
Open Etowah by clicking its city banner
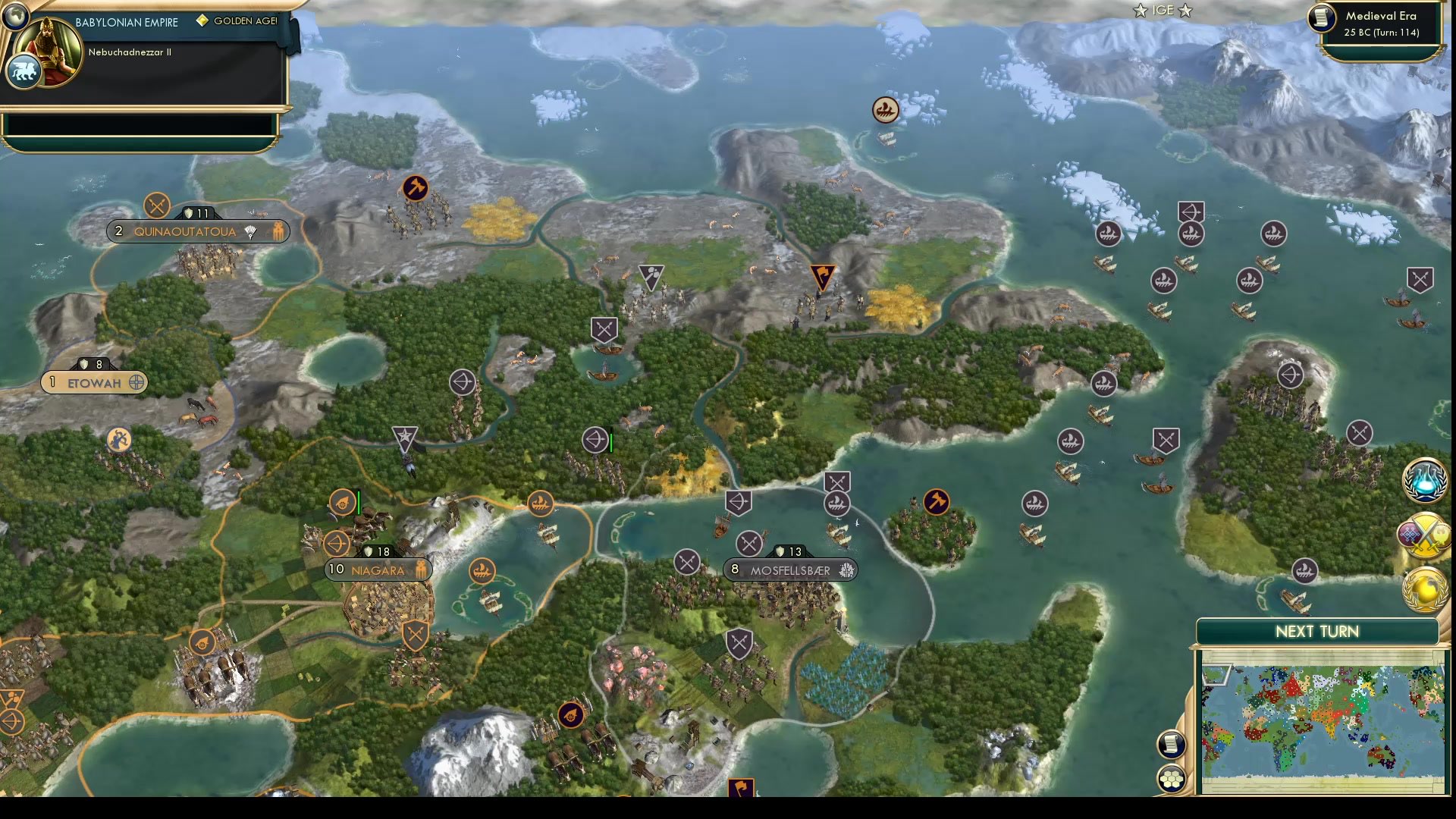tap(93, 383)
